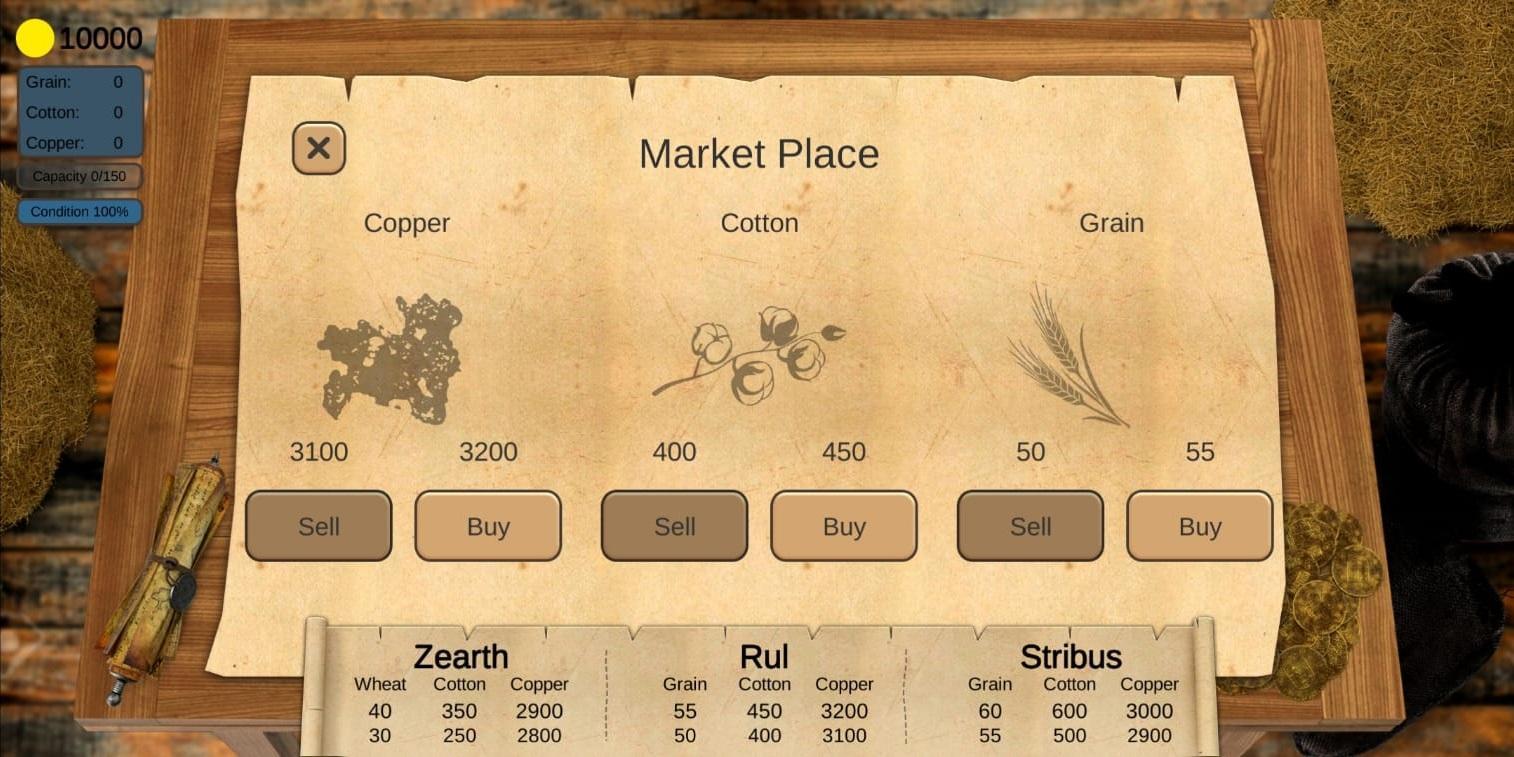1514x757 pixels.
Task: Sell Grain for 50
Action: tap(1029, 525)
